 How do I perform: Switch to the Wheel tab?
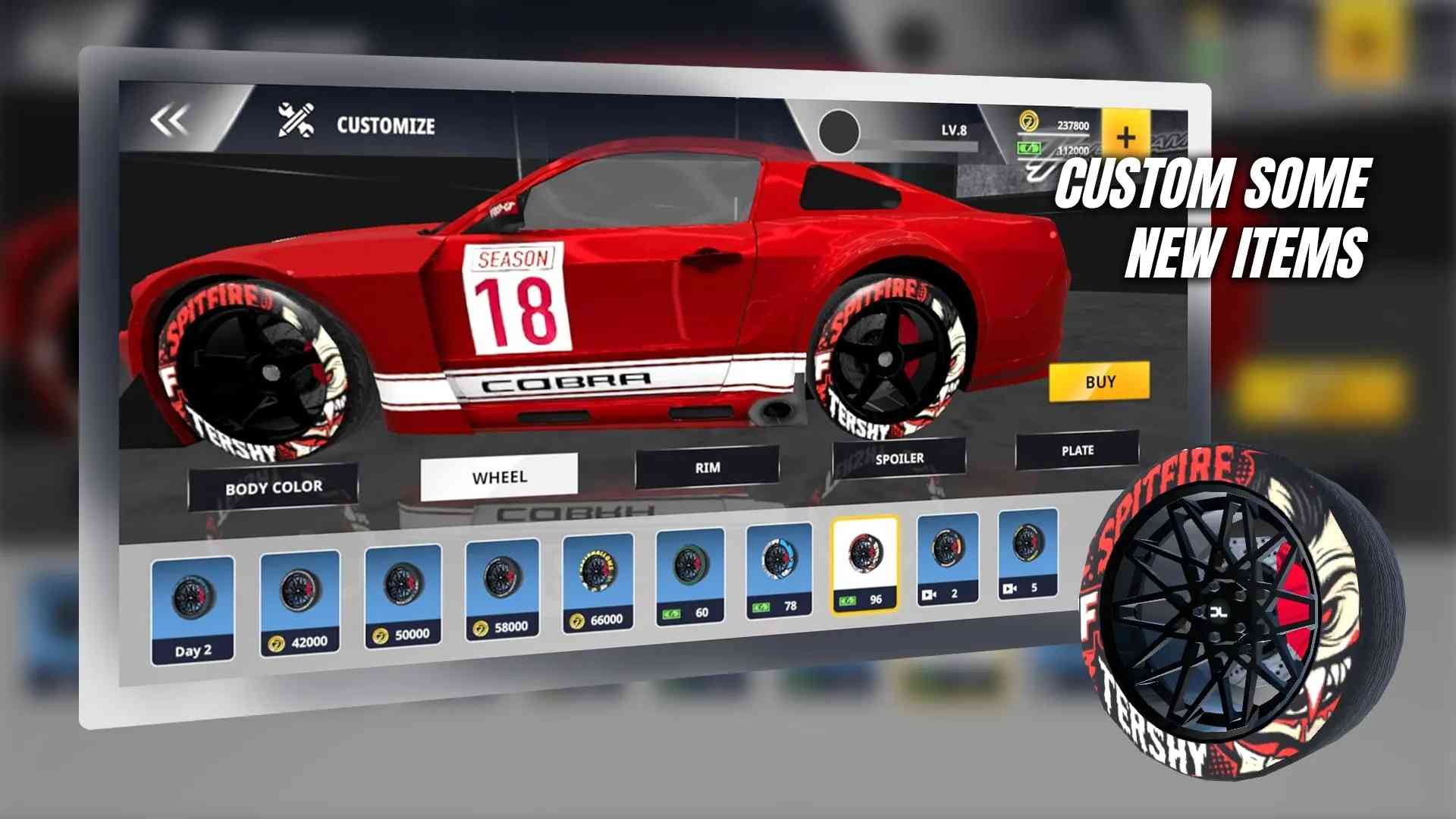click(x=499, y=477)
